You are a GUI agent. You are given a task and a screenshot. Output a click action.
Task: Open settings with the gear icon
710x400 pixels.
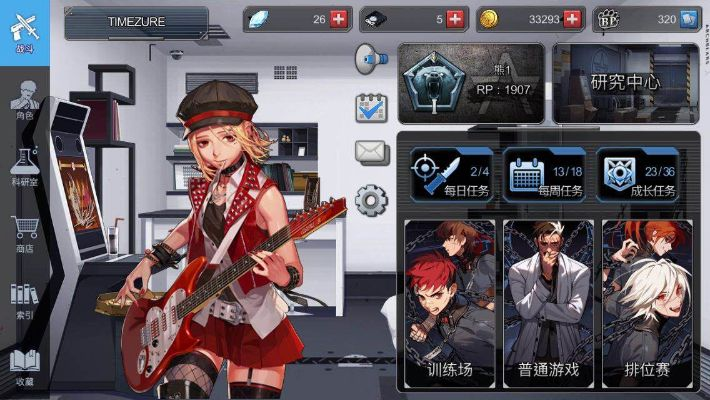[371, 200]
